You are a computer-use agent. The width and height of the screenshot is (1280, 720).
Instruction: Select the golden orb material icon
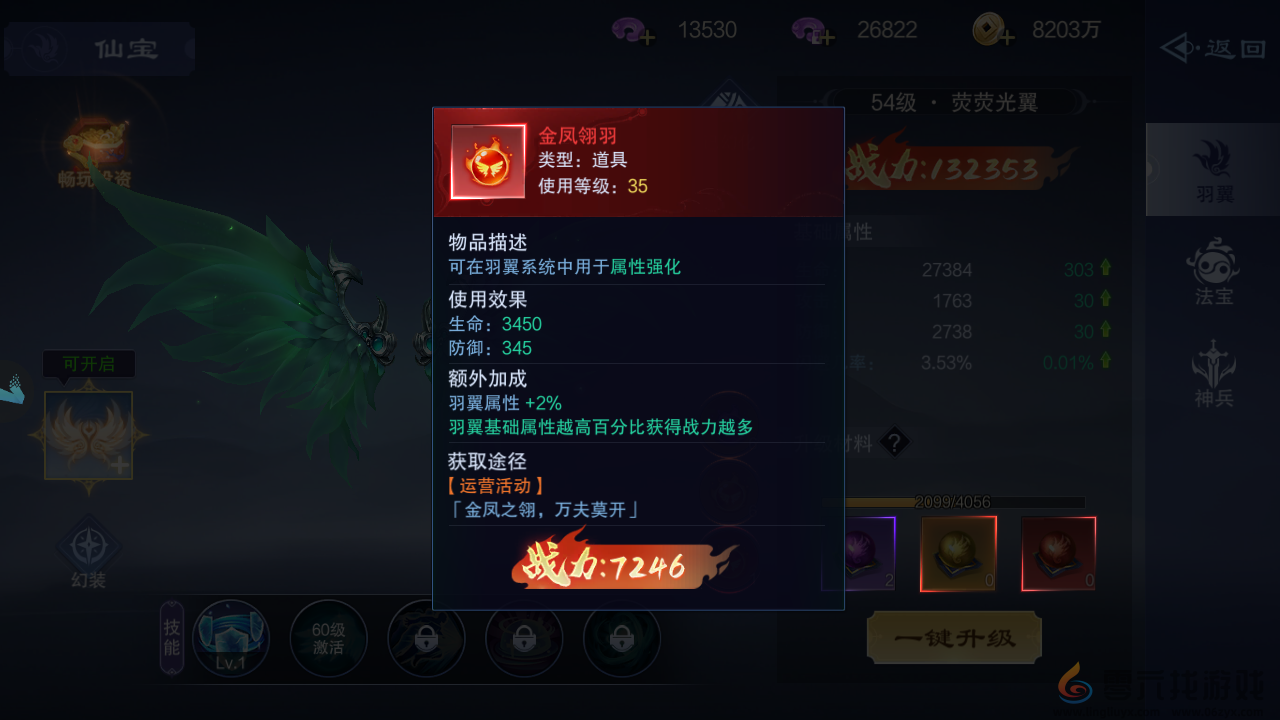[957, 553]
